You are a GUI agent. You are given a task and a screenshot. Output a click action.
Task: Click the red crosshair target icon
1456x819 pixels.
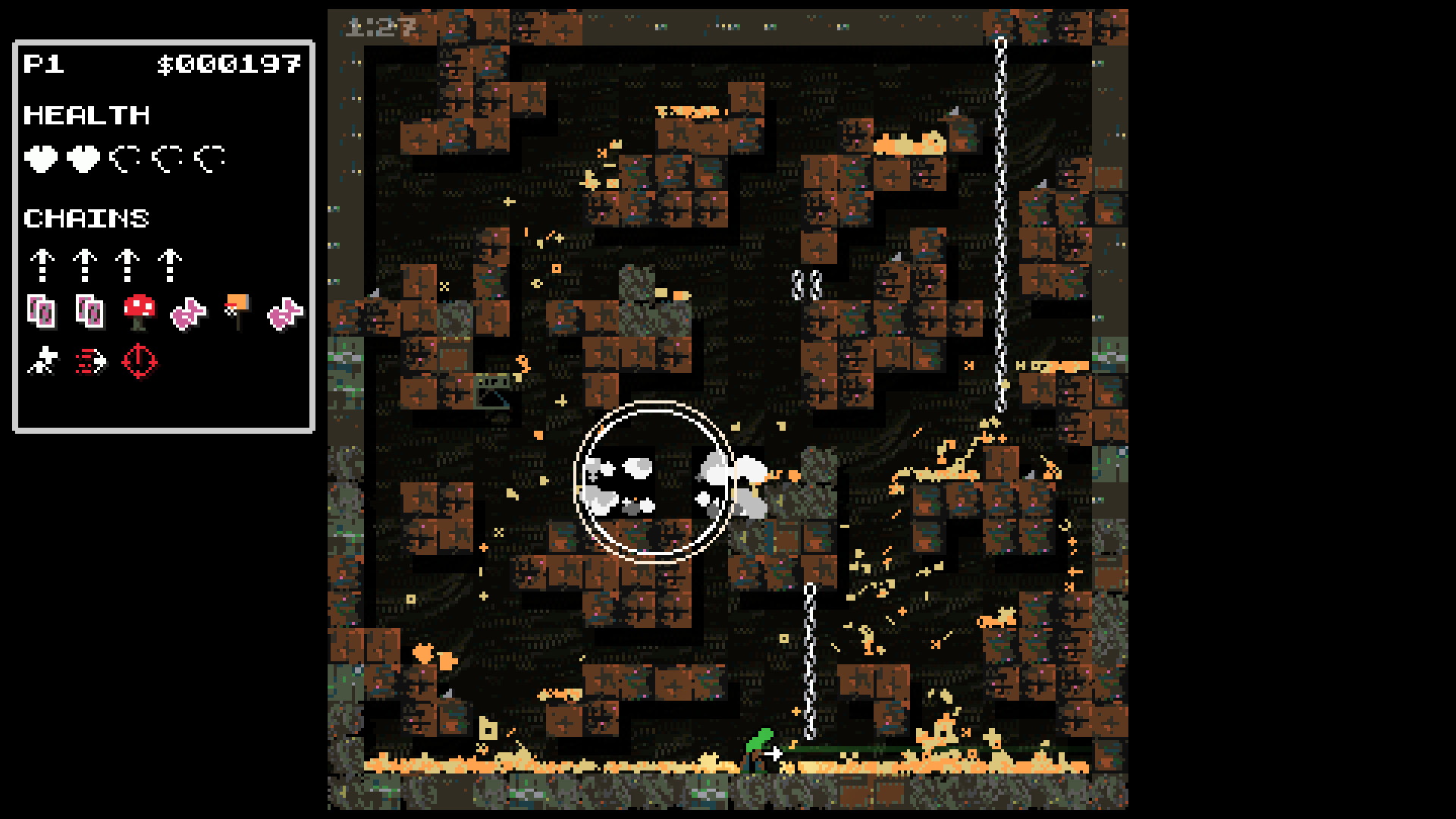click(x=140, y=362)
